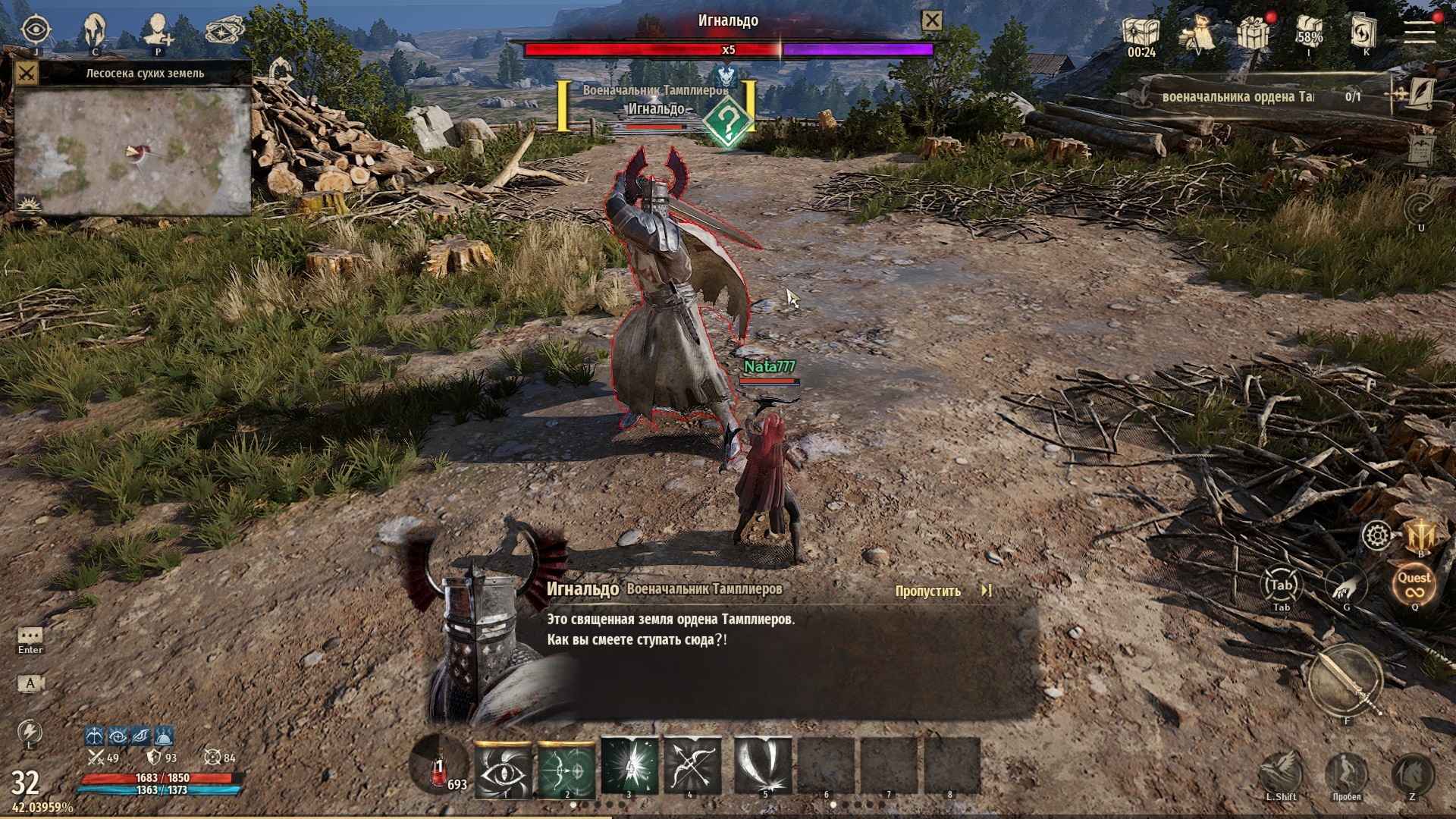Image resolution: width=1456 pixels, height=819 pixels.
Task: Open the eye compass icon
Action: coord(35,30)
